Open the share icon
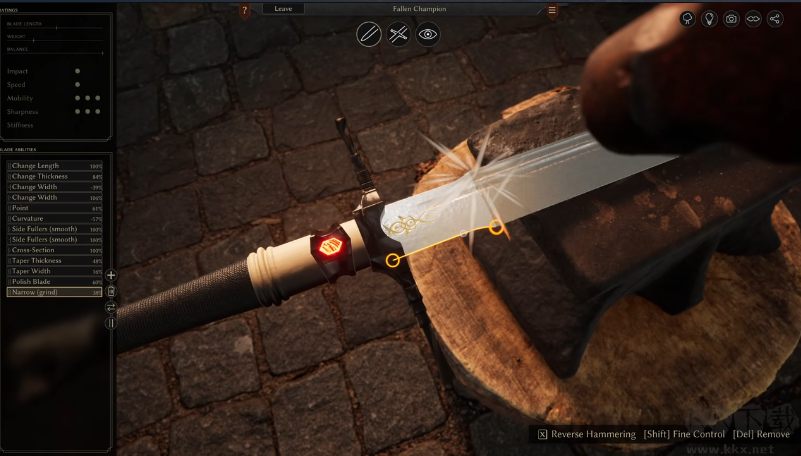 pyautogui.click(x=776, y=18)
